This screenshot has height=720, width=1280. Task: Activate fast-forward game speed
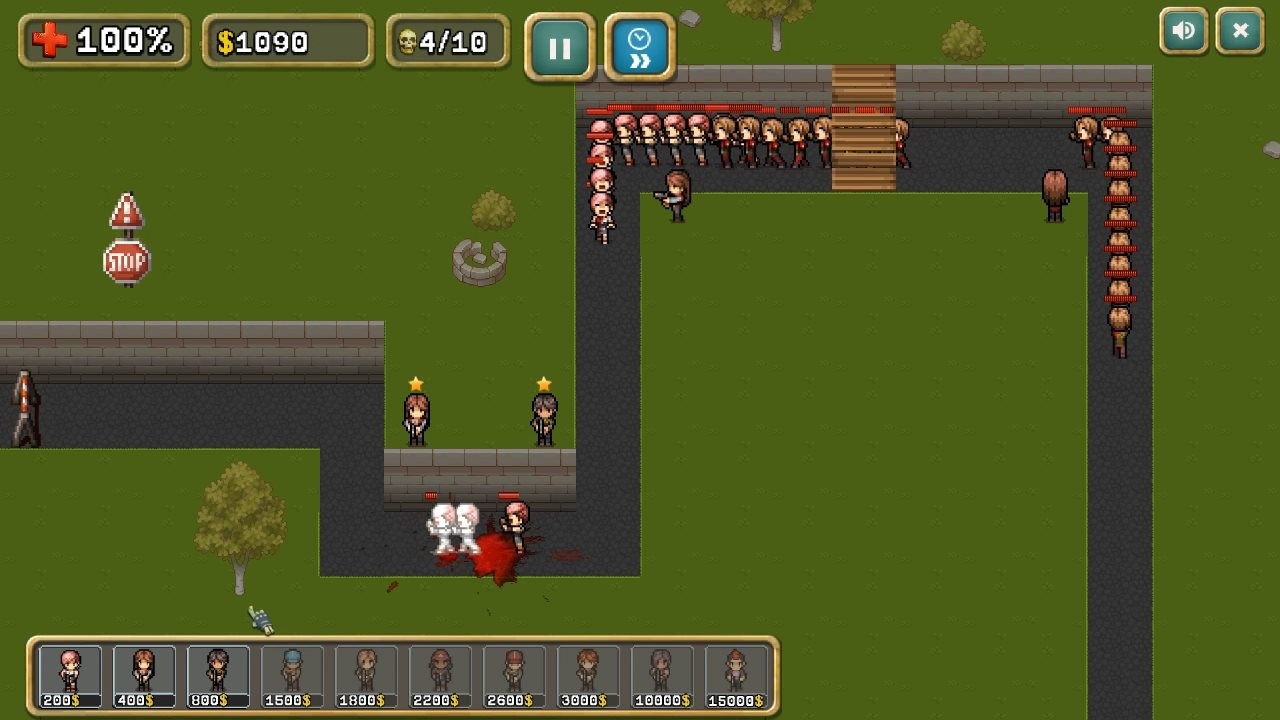(x=640, y=46)
